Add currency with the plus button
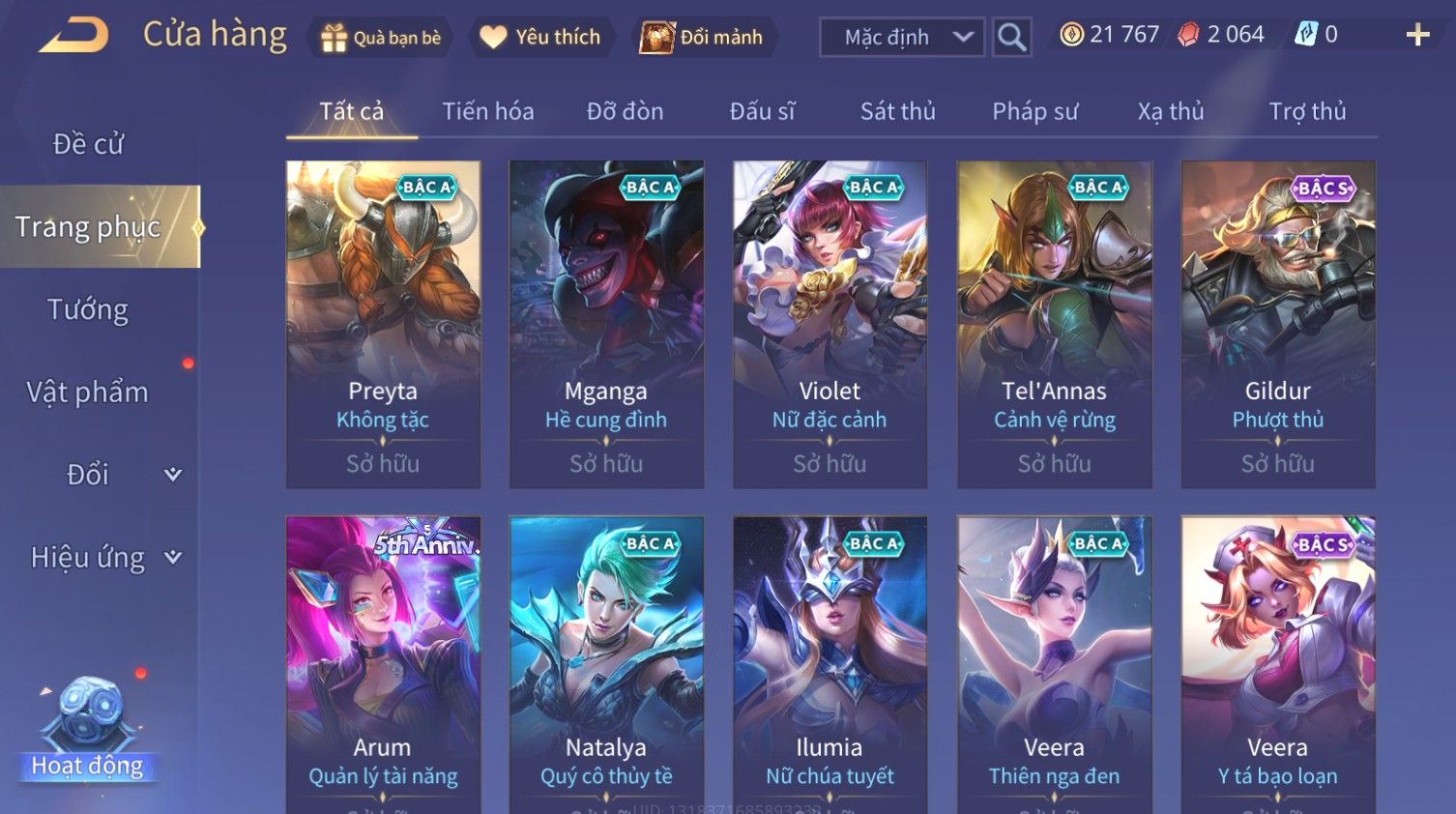Screen dimensions: 1456x814 click(x=1417, y=36)
